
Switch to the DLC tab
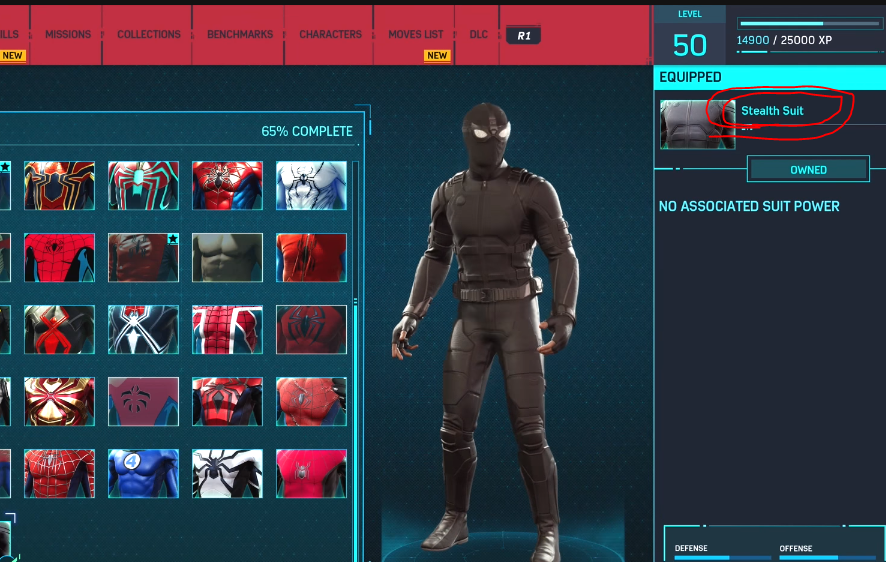tap(479, 34)
